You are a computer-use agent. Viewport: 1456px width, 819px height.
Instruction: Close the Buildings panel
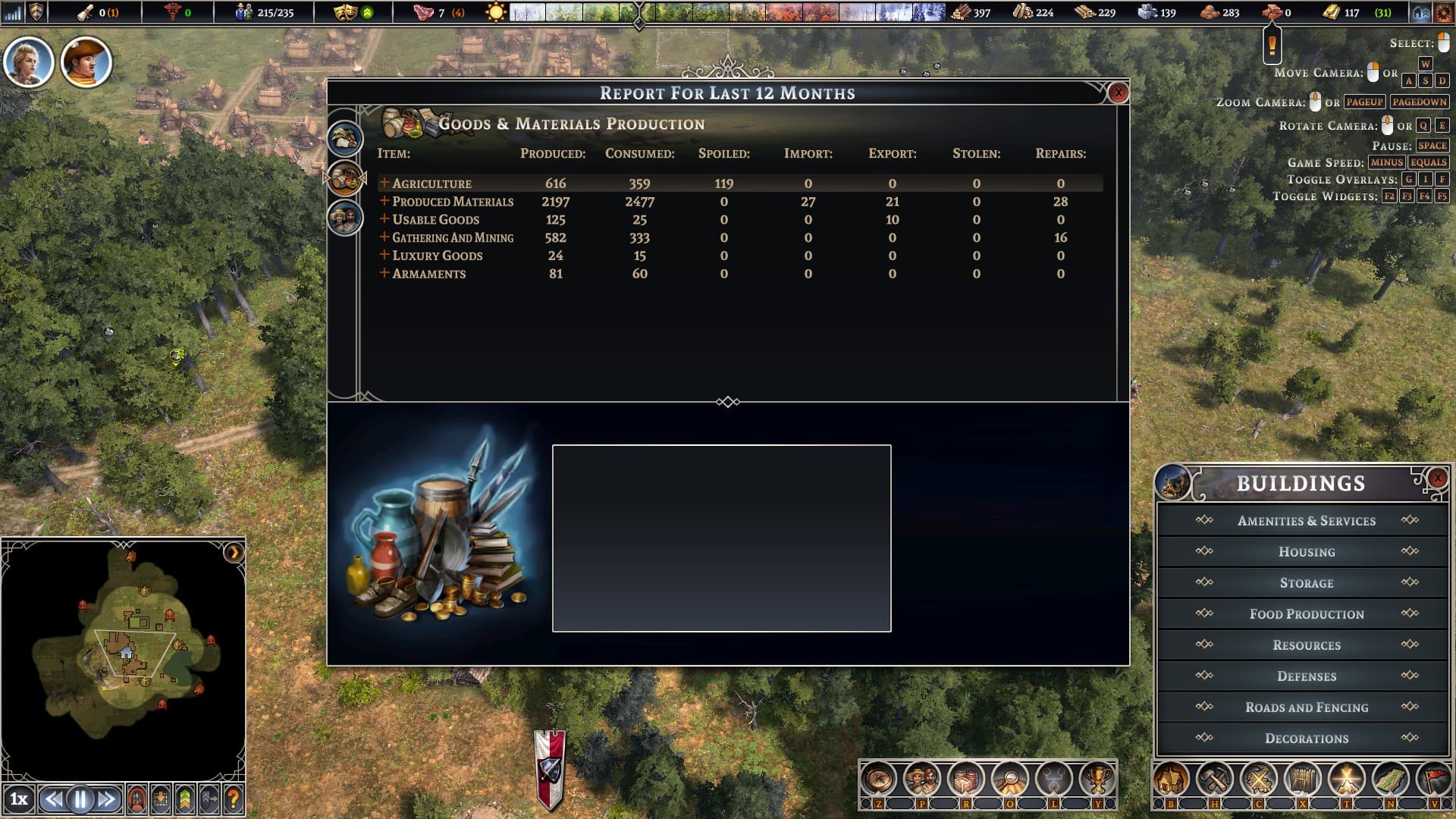tap(1437, 478)
